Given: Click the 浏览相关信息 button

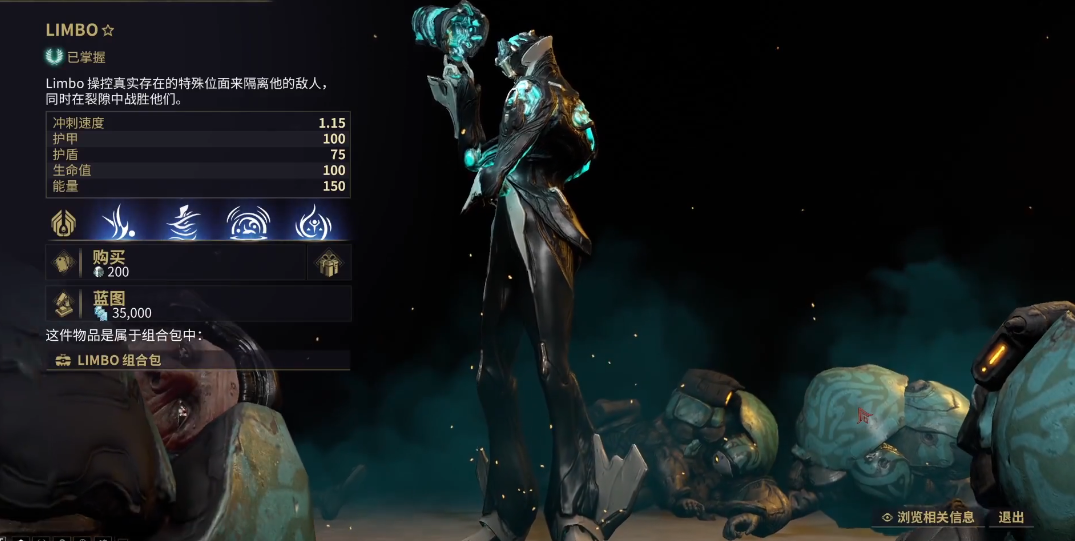Looking at the screenshot, I should pyautogui.click(x=927, y=517).
